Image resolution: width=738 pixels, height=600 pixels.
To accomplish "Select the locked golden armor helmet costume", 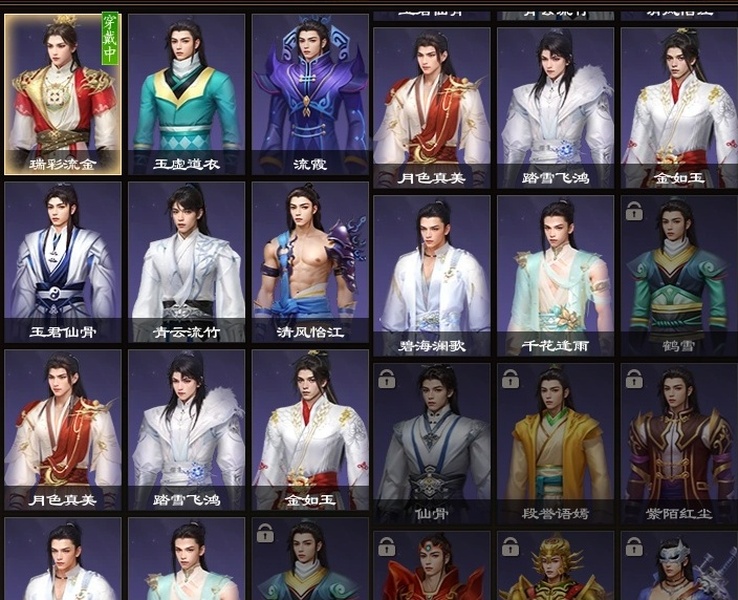I will (555, 567).
